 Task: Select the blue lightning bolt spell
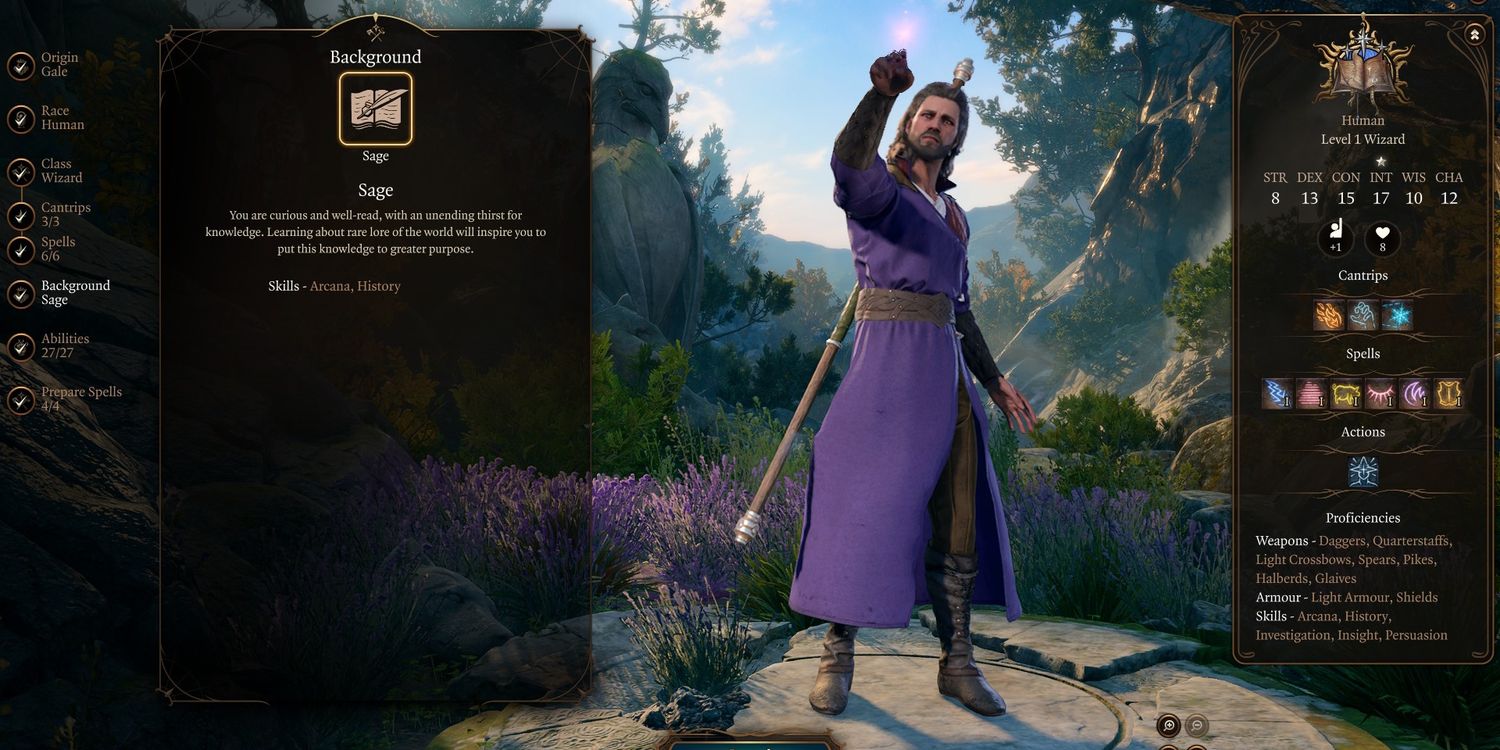[x=1278, y=394]
